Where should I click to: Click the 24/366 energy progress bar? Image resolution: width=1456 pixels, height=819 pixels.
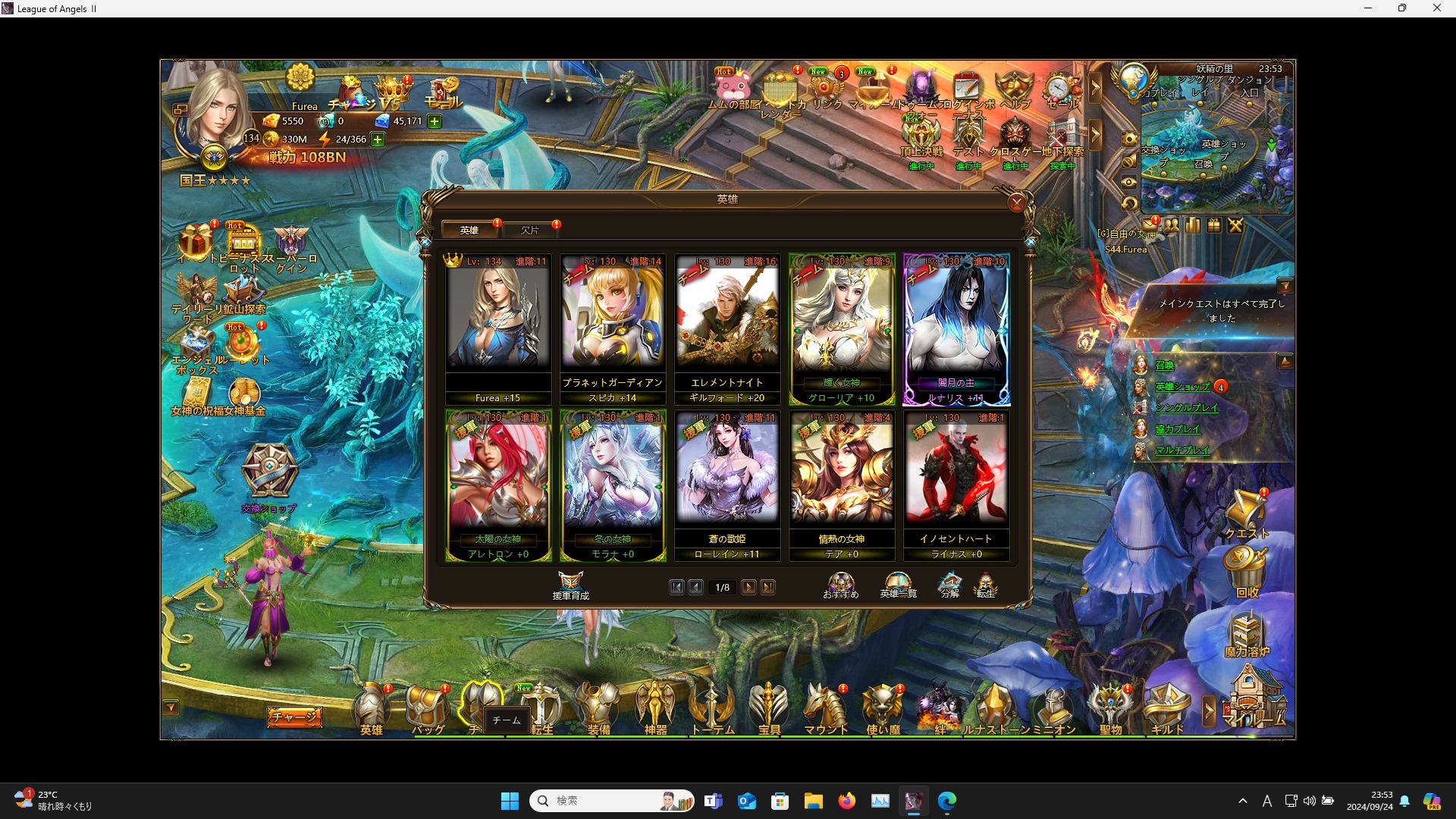pyautogui.click(x=350, y=139)
